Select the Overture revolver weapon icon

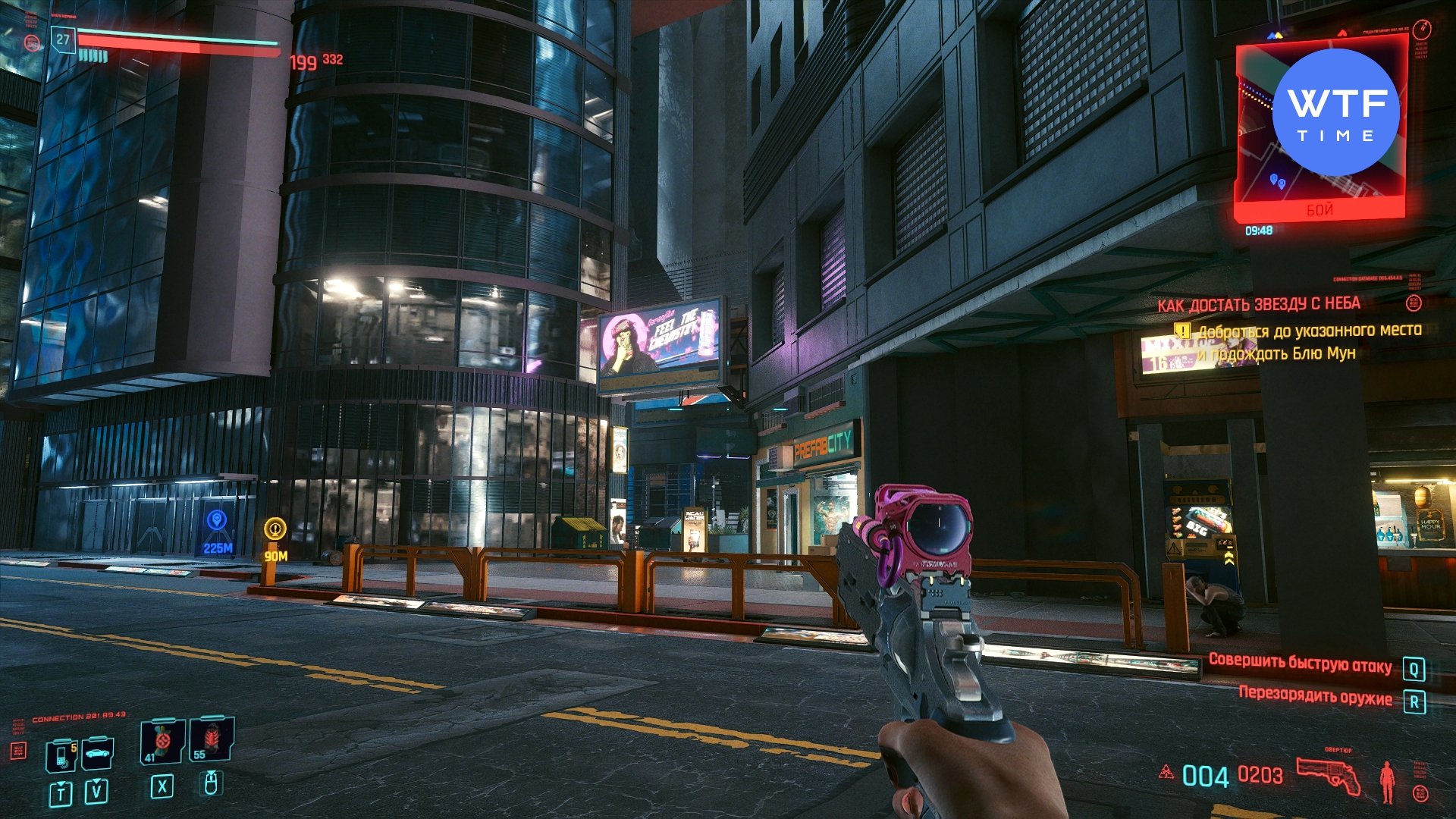(1329, 775)
